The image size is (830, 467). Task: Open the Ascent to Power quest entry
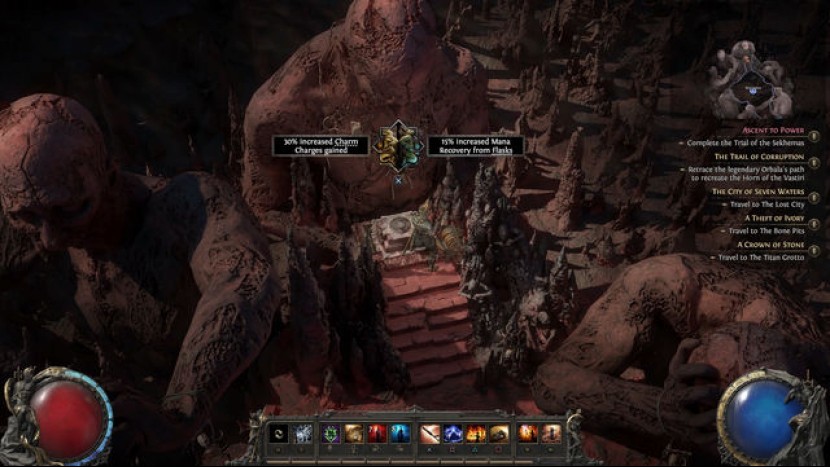[772, 130]
